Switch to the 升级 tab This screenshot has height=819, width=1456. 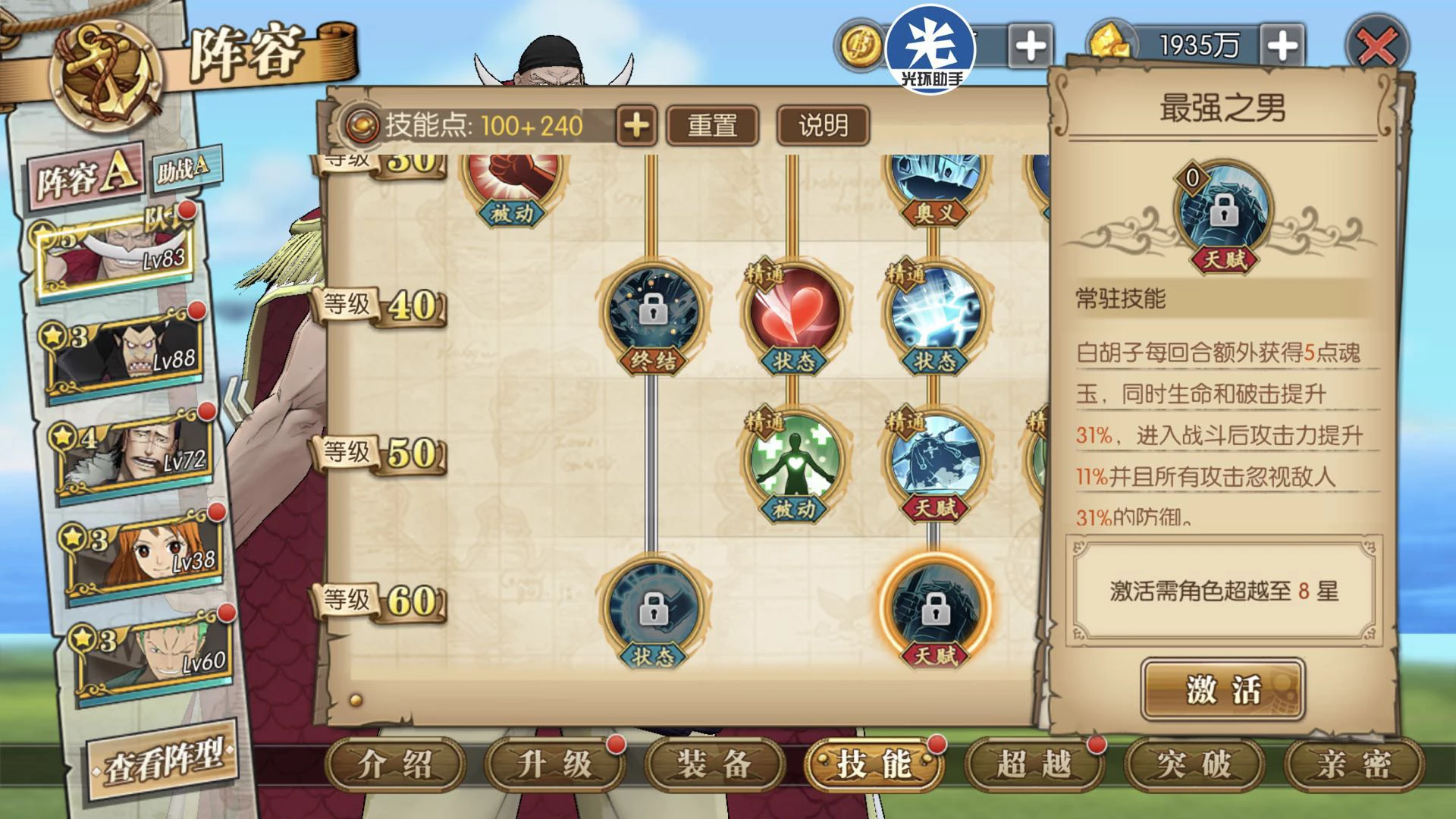(554, 764)
